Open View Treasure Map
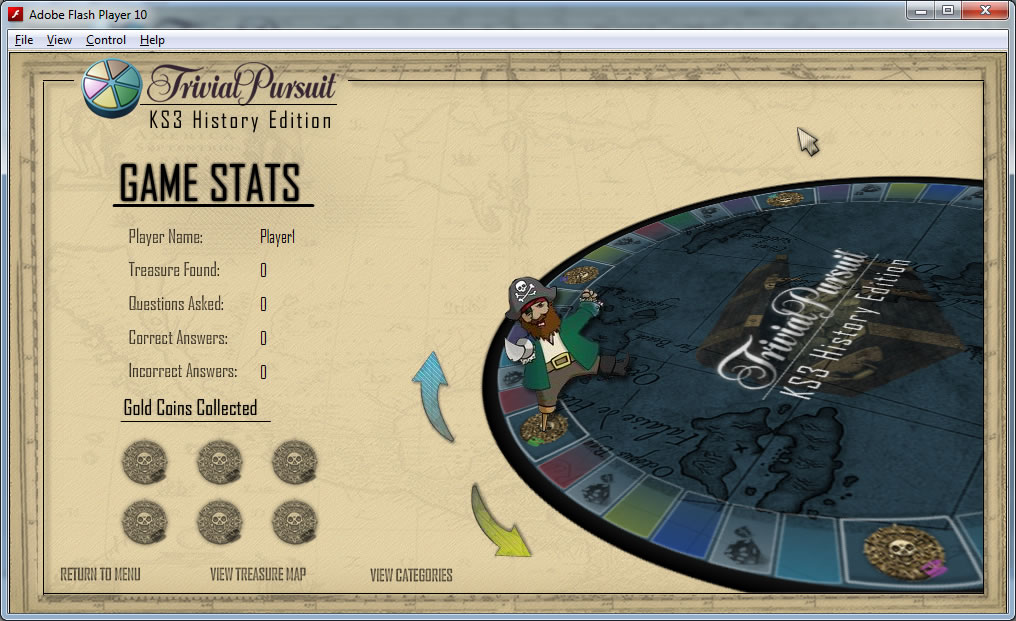 click(258, 575)
